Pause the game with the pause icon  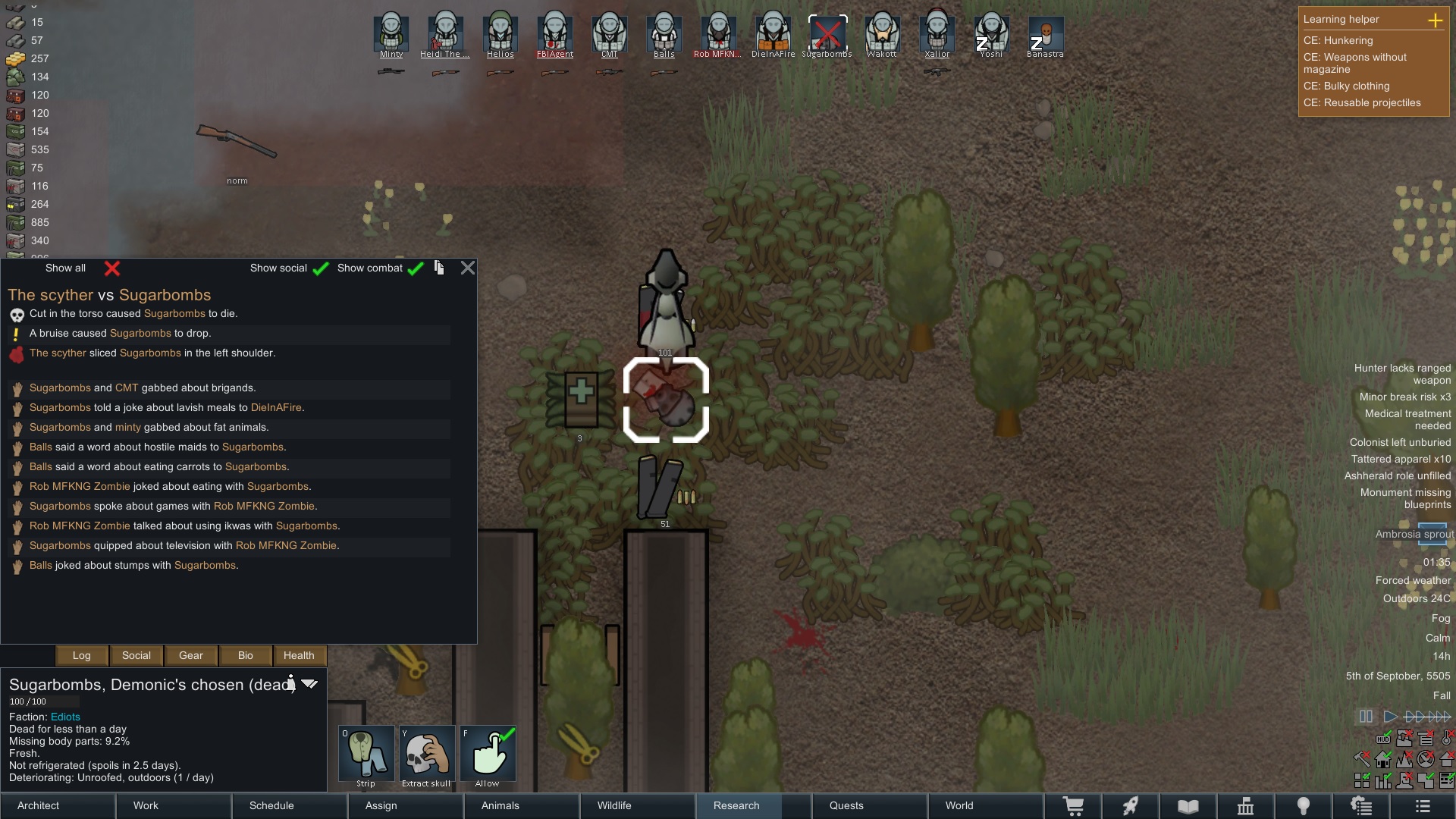tap(1366, 716)
